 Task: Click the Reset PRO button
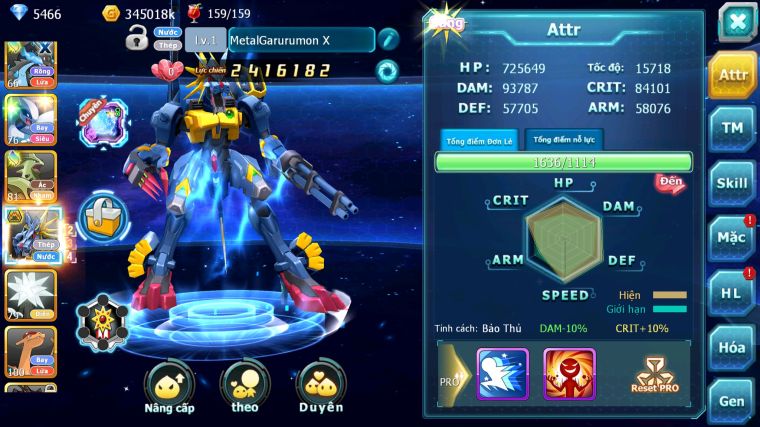[x=656, y=374]
